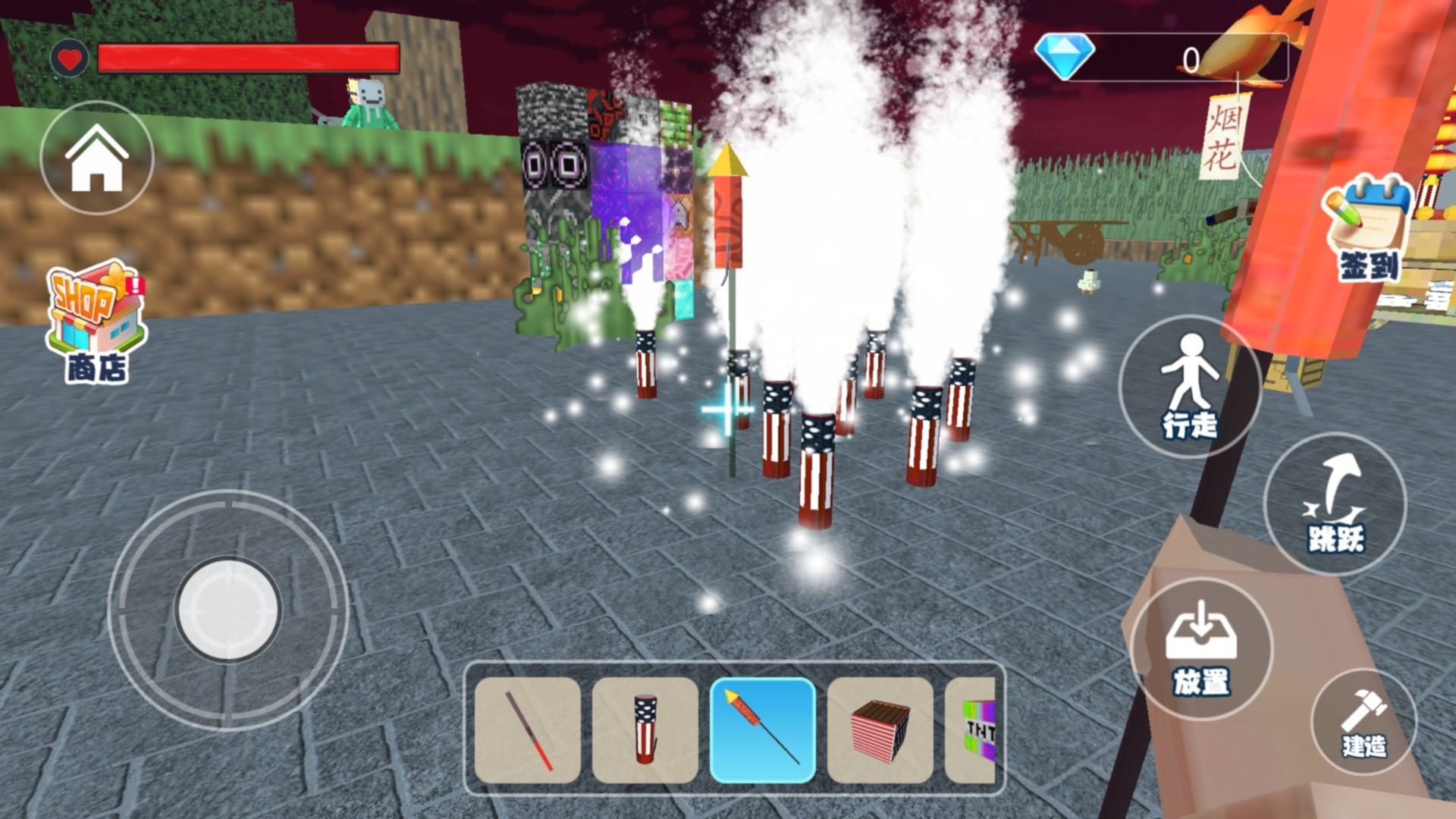Tap the home button

[x=96, y=158]
